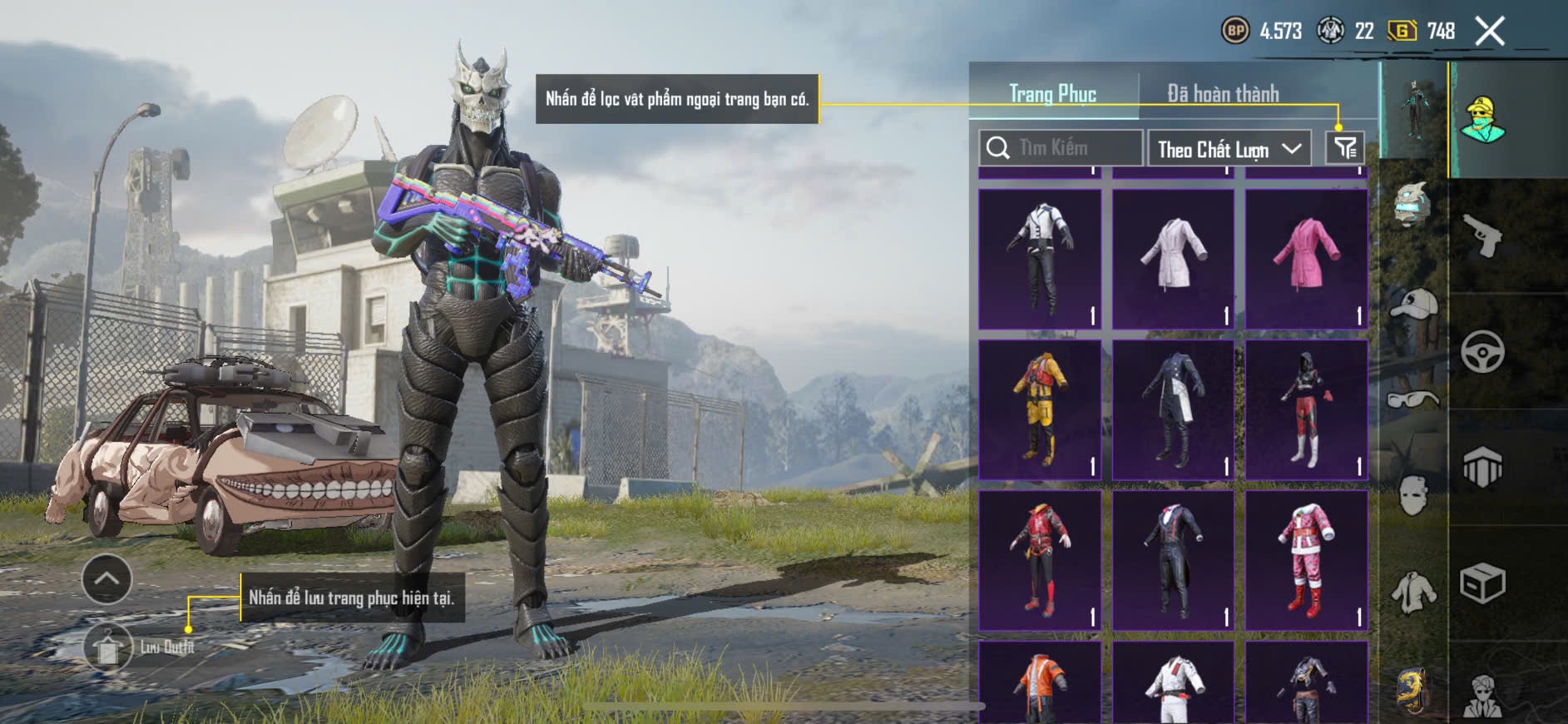Open the weapon skins pistol category
This screenshot has width=1568, height=724.
point(1482,236)
